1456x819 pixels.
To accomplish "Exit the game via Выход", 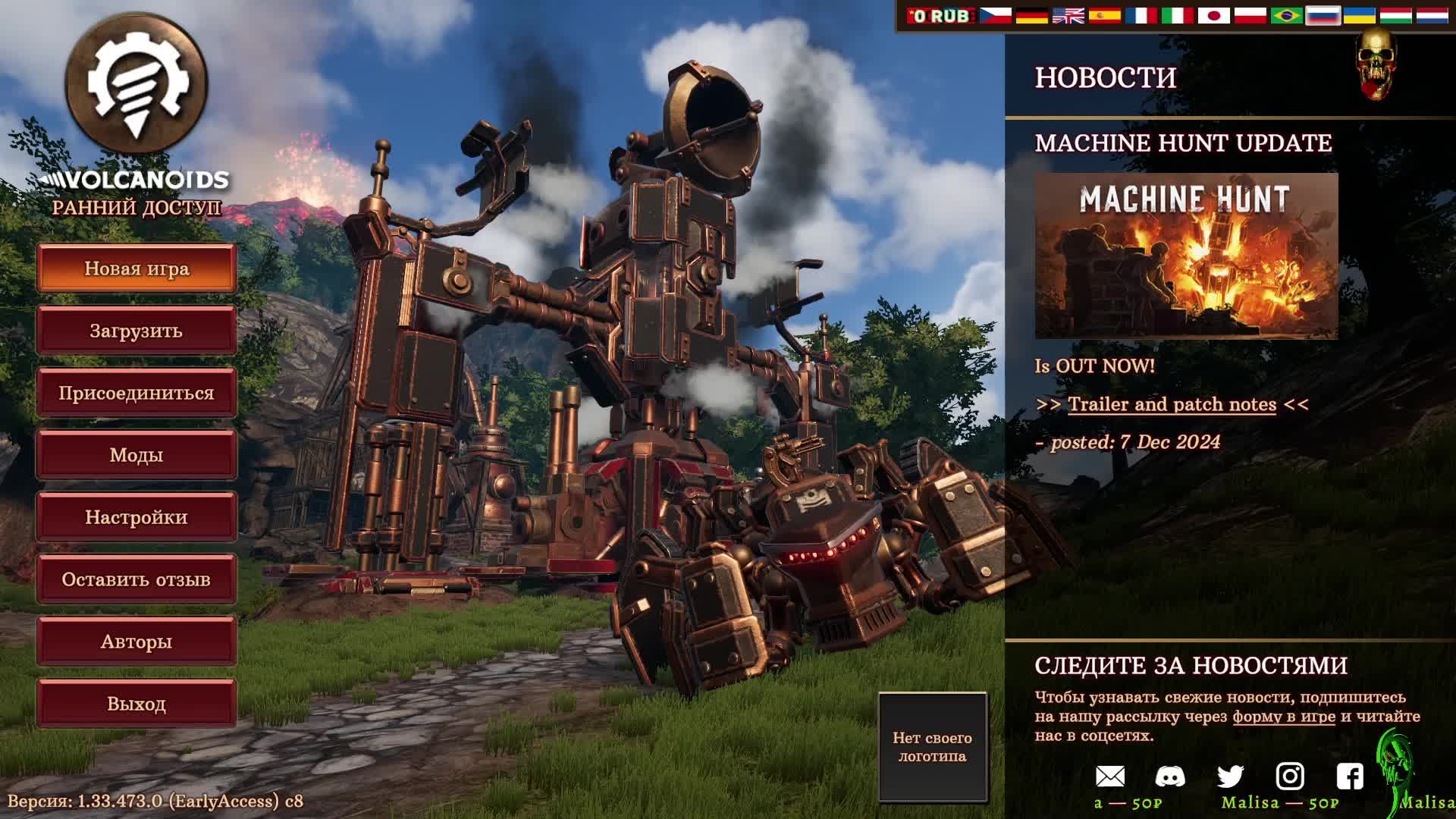I will point(136,704).
